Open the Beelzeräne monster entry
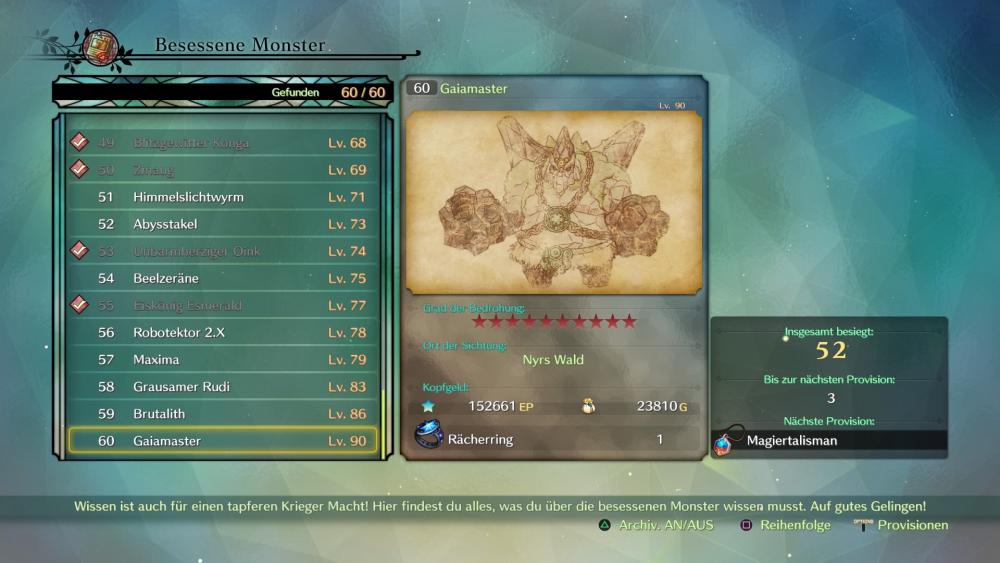1000x563 pixels. [x=222, y=278]
